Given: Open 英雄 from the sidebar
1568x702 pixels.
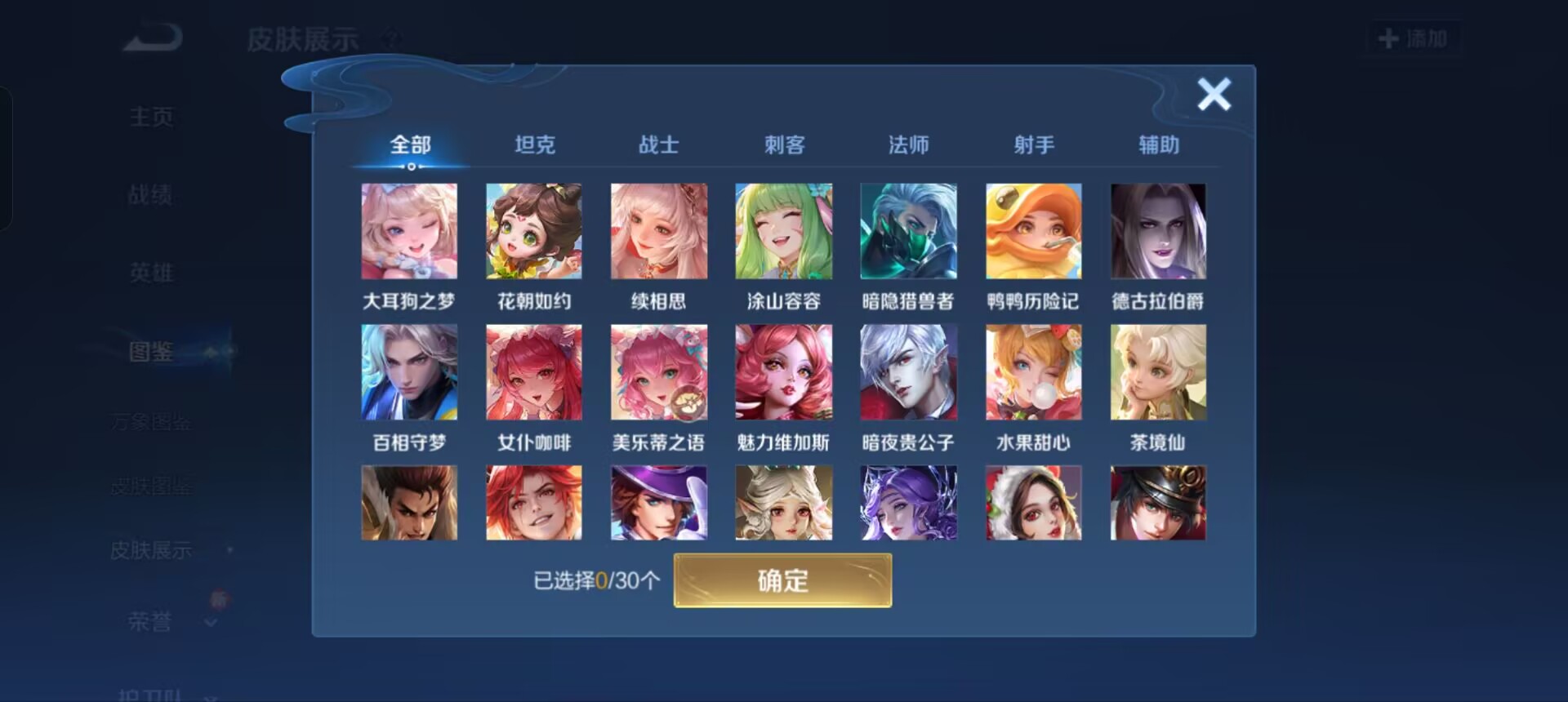Looking at the screenshot, I should pos(151,273).
